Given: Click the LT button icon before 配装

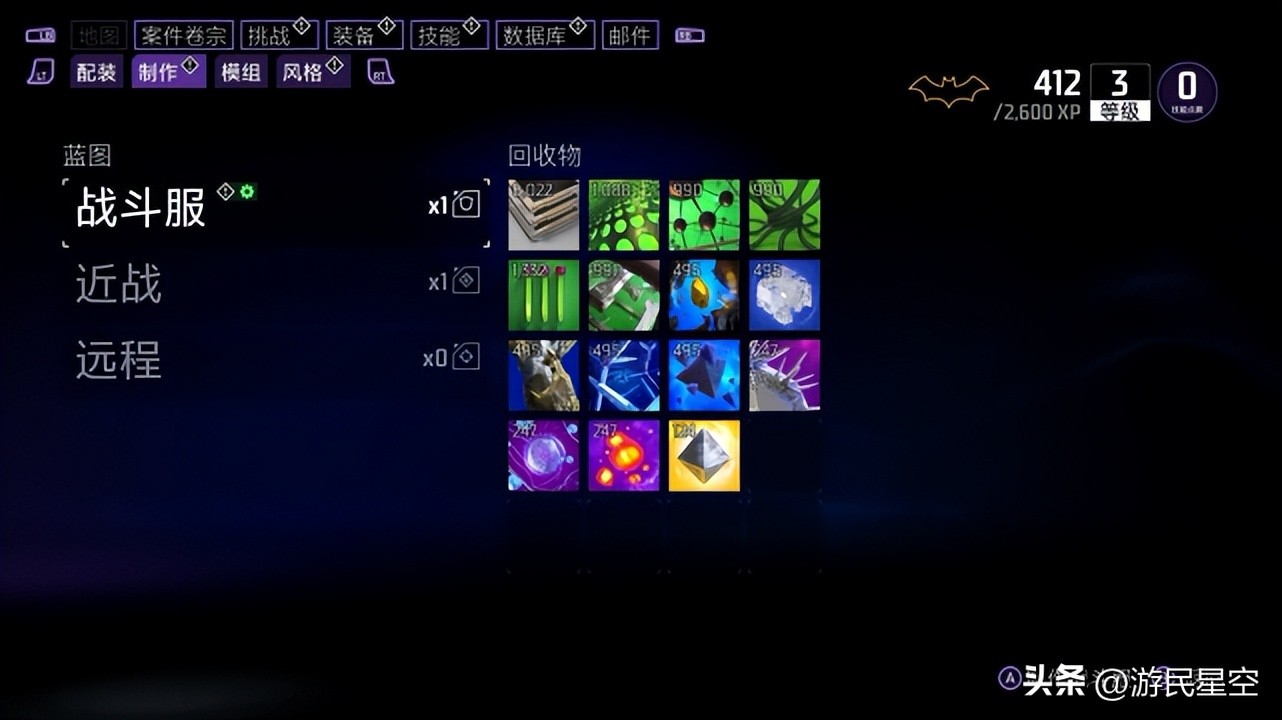Looking at the screenshot, I should pyautogui.click(x=41, y=71).
